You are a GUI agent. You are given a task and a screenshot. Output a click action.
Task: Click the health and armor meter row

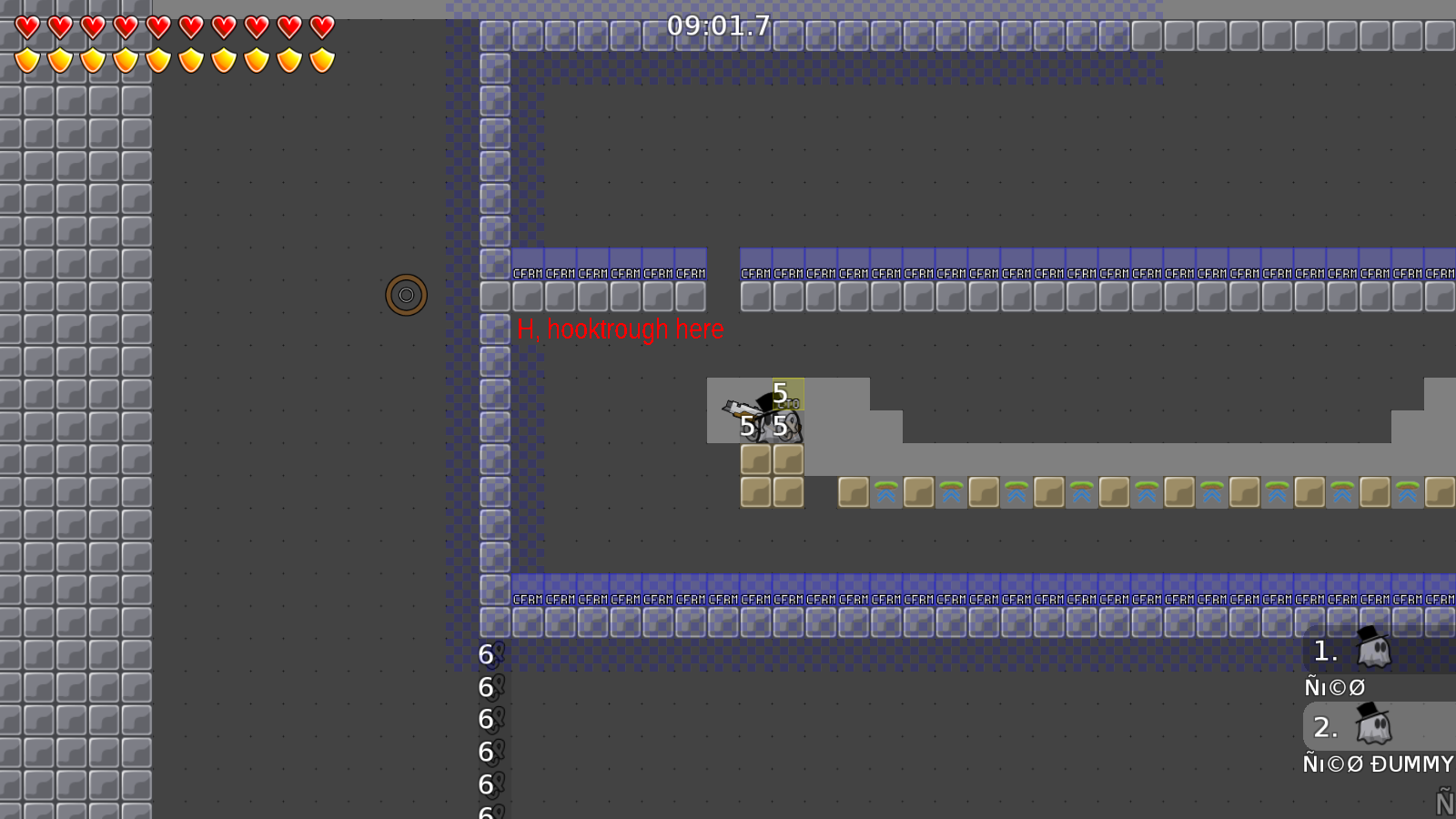[173, 43]
